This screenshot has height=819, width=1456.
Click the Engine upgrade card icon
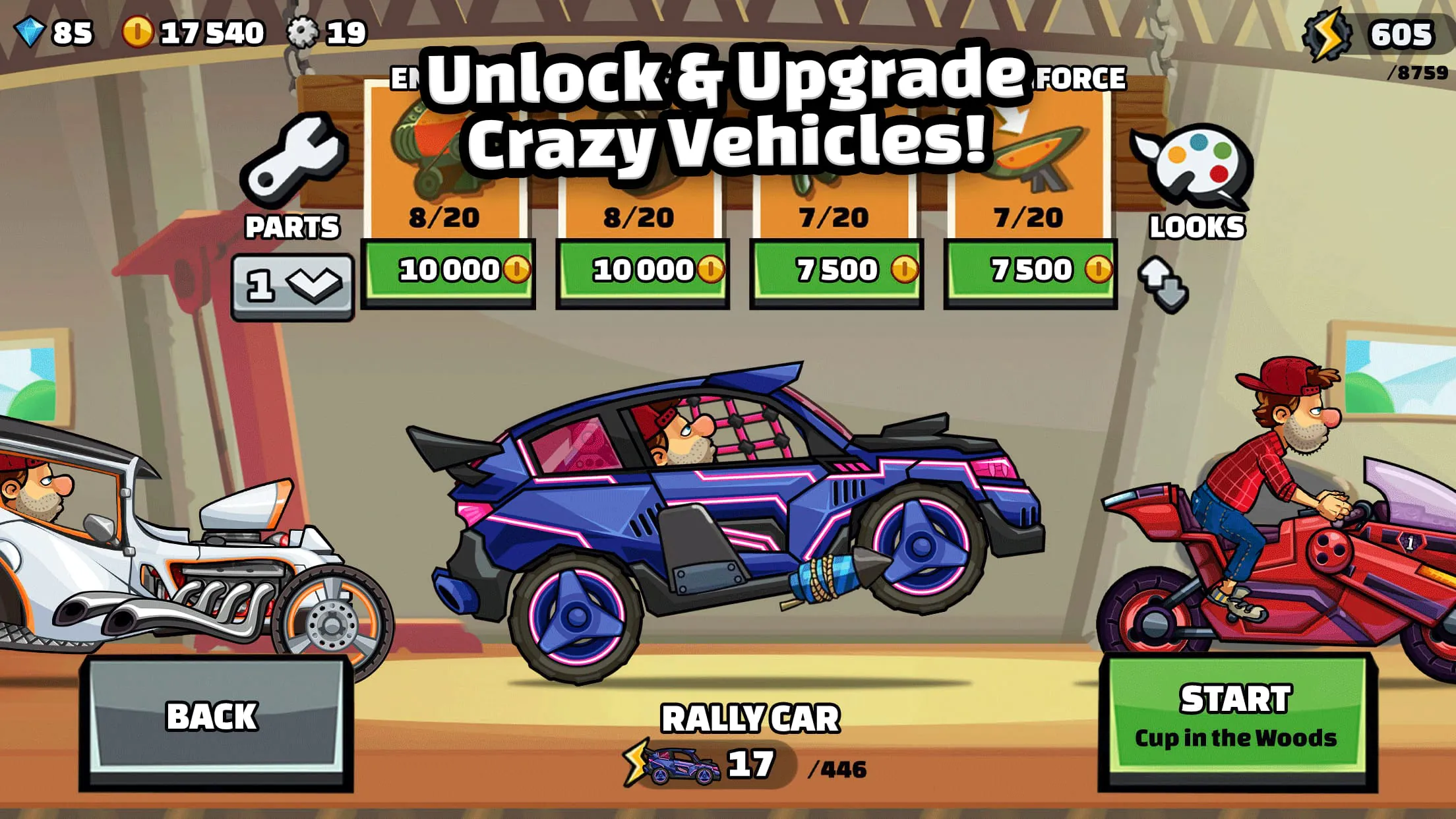coord(442,152)
